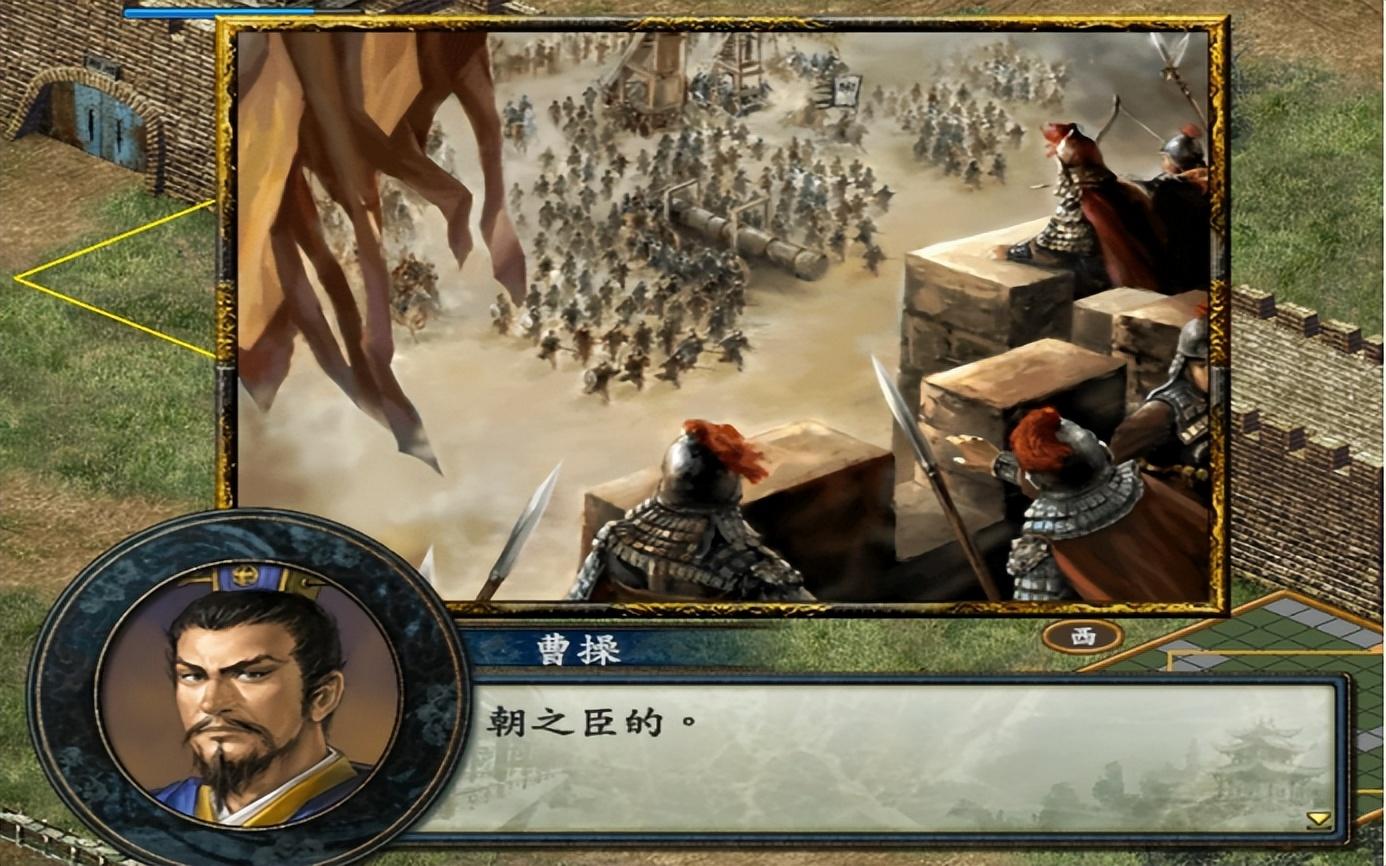Viewport: 1386px width, 866px height.
Task: Select the red-plumed defender on the wall
Action: coord(700,480)
